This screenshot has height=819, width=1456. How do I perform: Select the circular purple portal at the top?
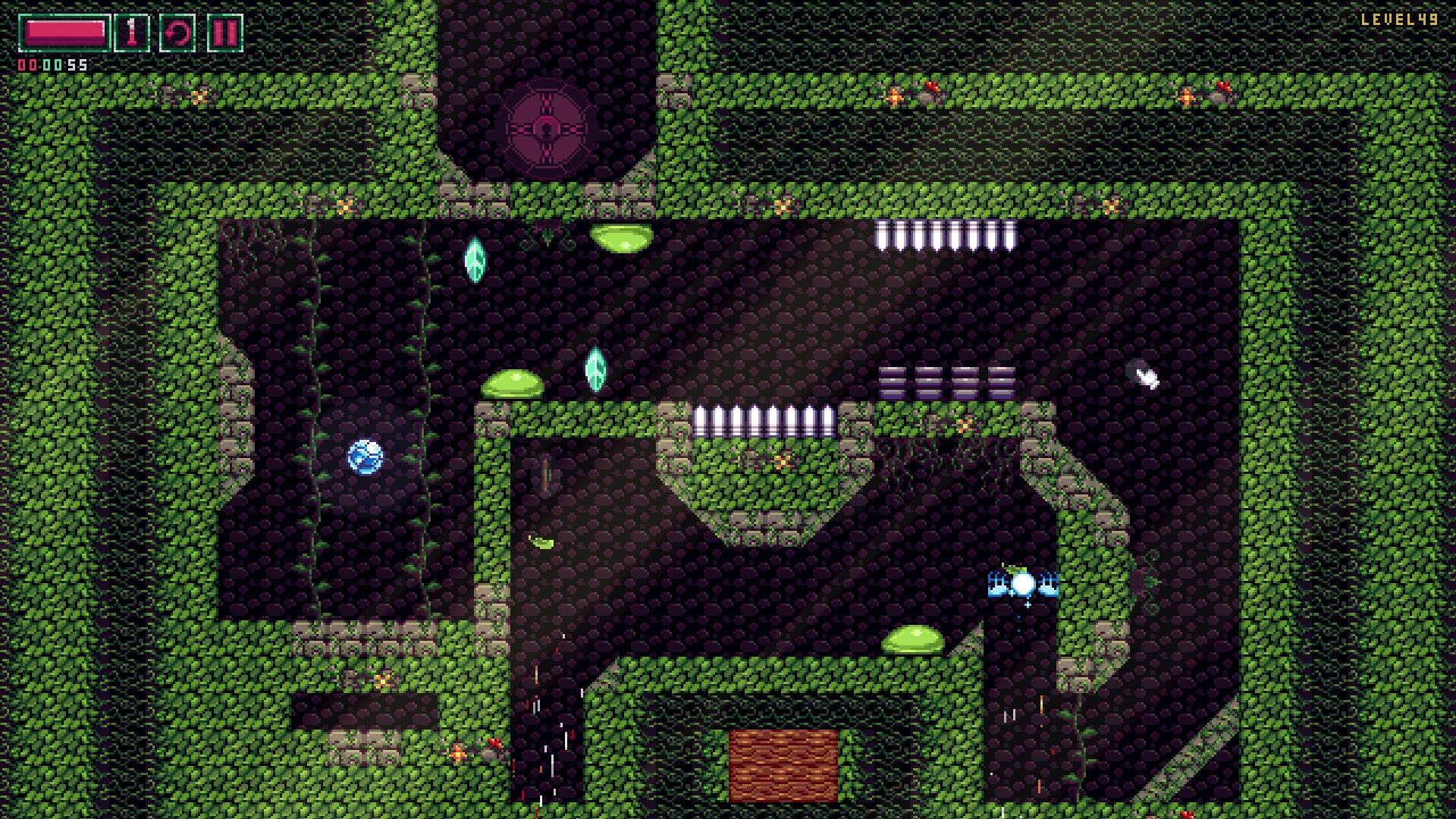(548, 129)
